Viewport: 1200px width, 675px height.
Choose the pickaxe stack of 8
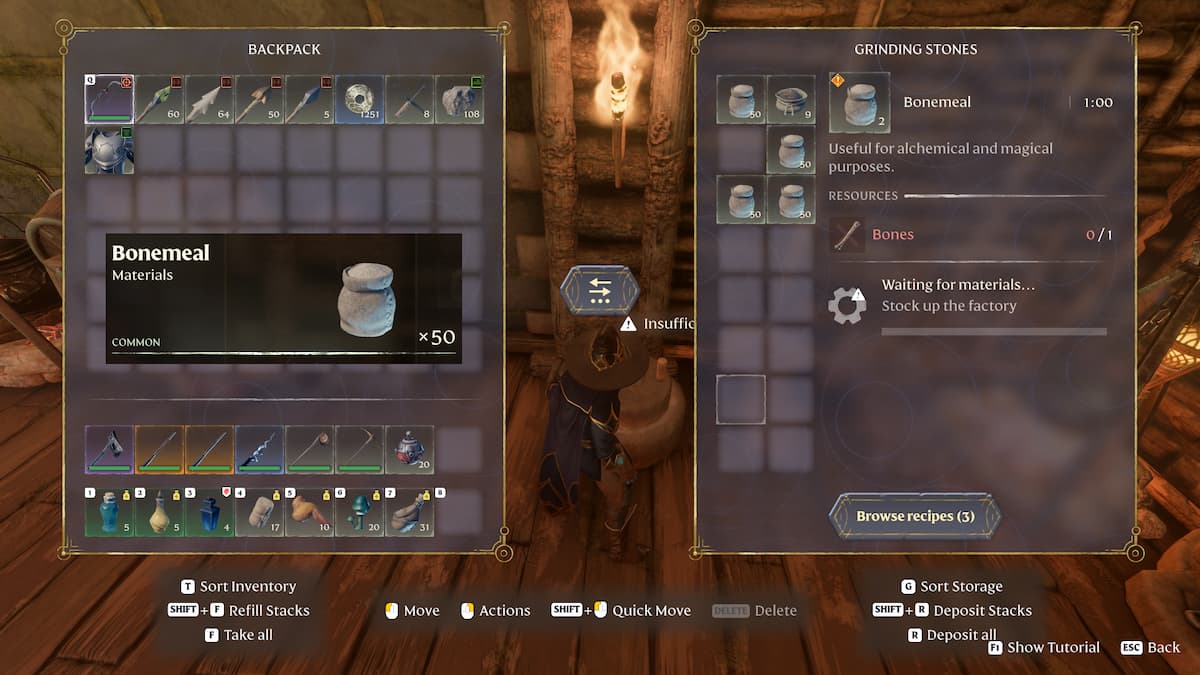pyautogui.click(x=409, y=99)
